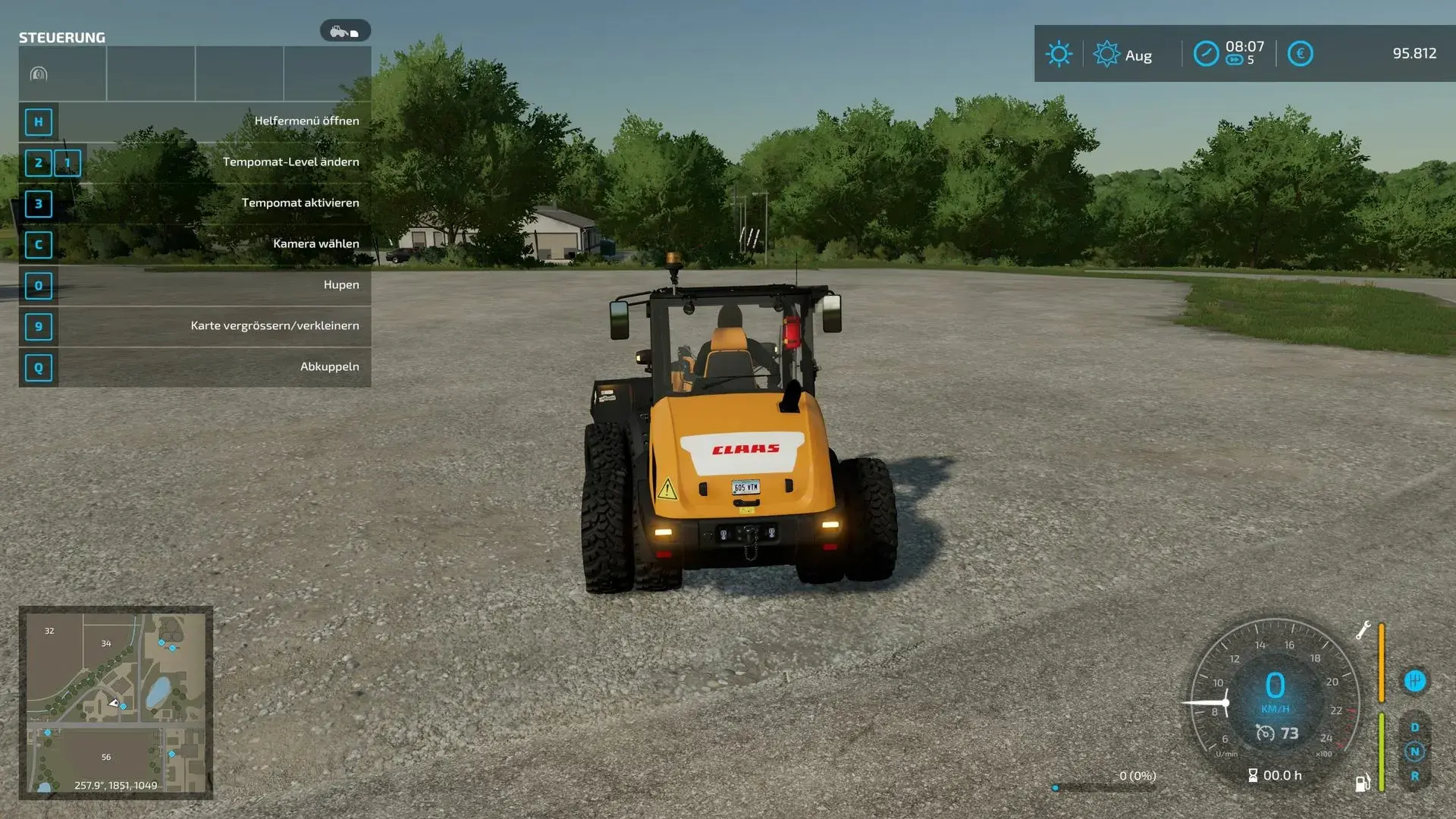1456x819 pixels.
Task: Select the wheel loader vehicle icon
Action: click(345, 31)
